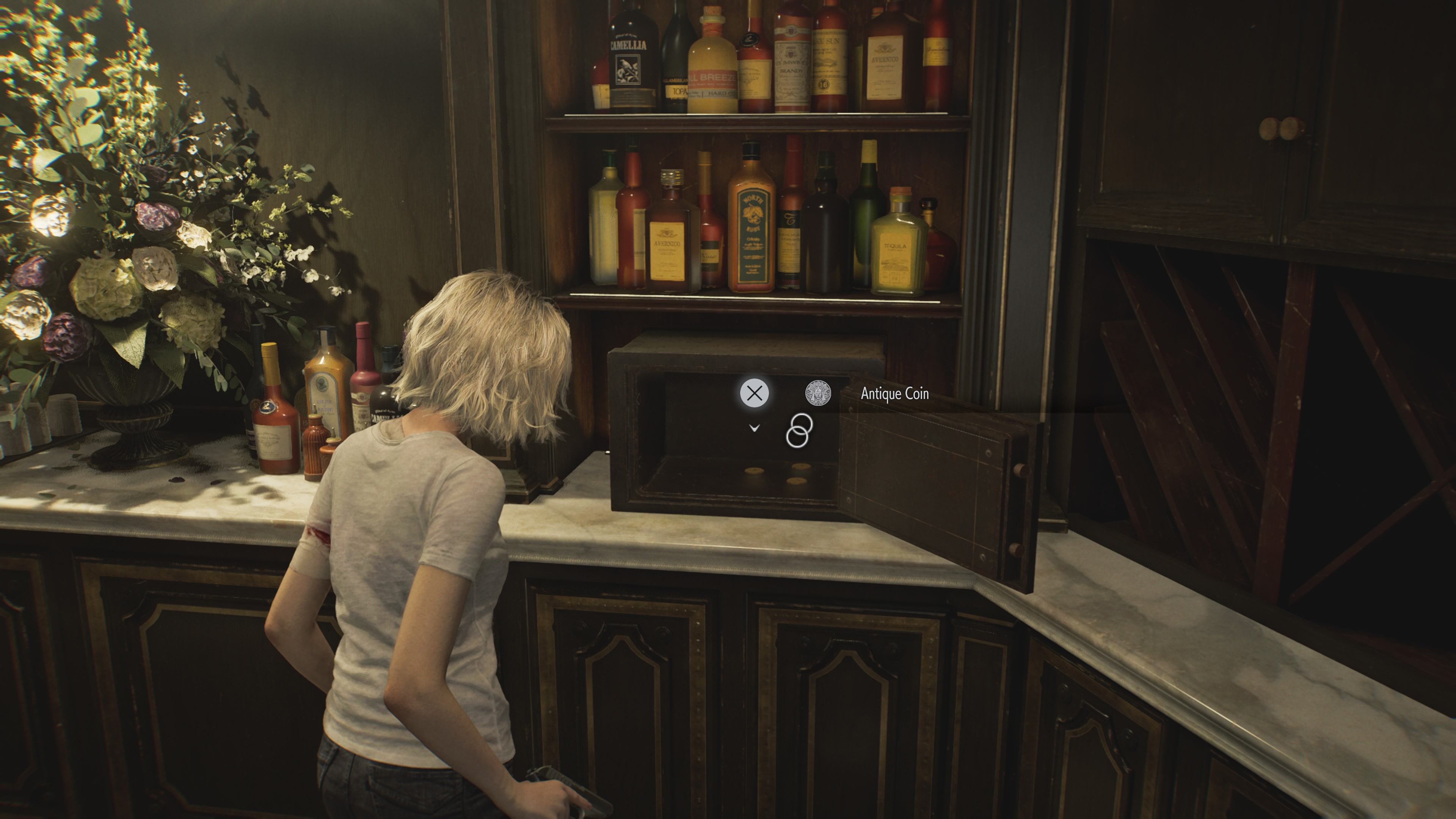This screenshot has height=819, width=1456.
Task: Click the Antique Coin text label
Action: pos(895,394)
